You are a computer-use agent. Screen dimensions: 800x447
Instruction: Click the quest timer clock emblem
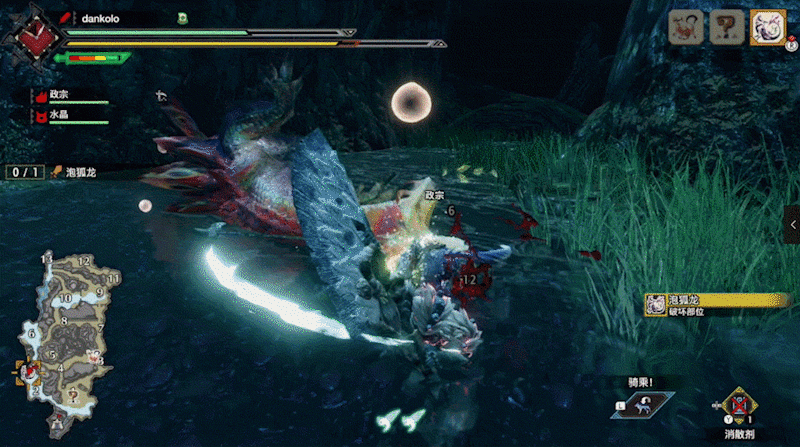pos(33,32)
